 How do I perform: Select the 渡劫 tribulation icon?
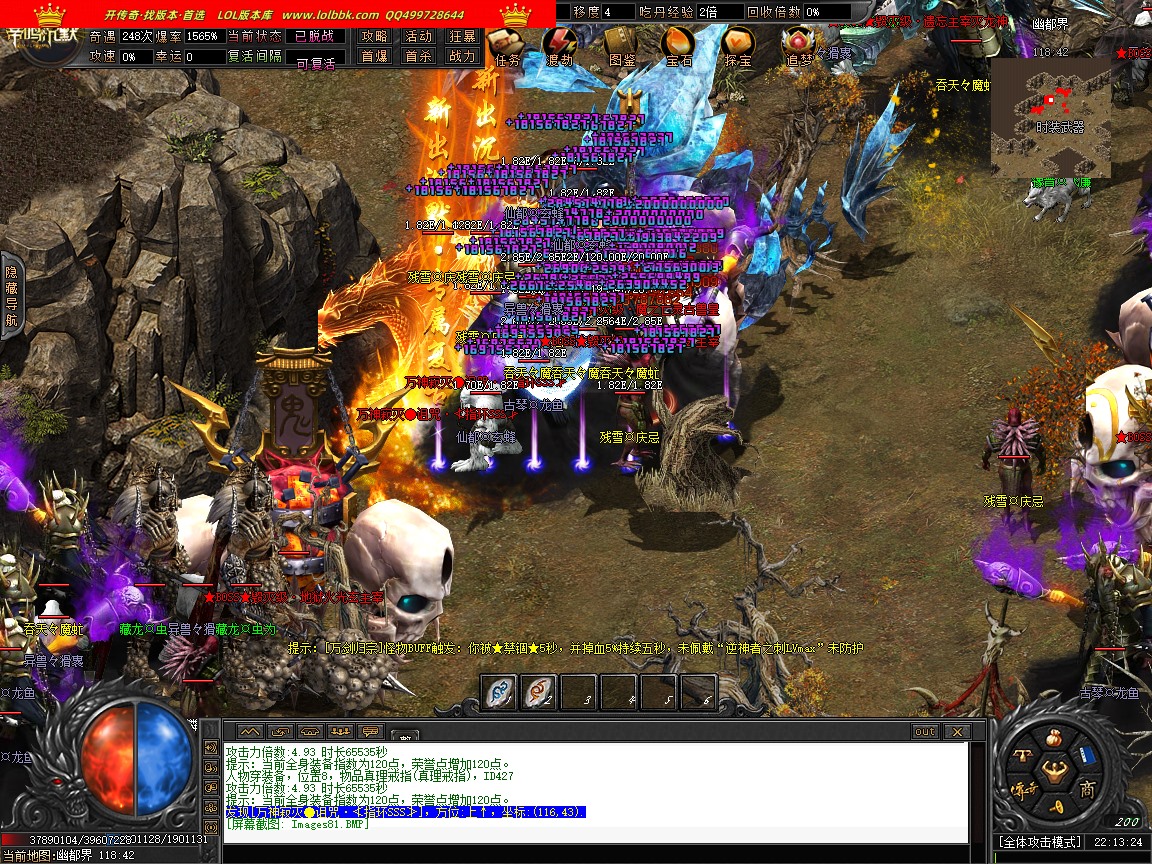(560, 45)
